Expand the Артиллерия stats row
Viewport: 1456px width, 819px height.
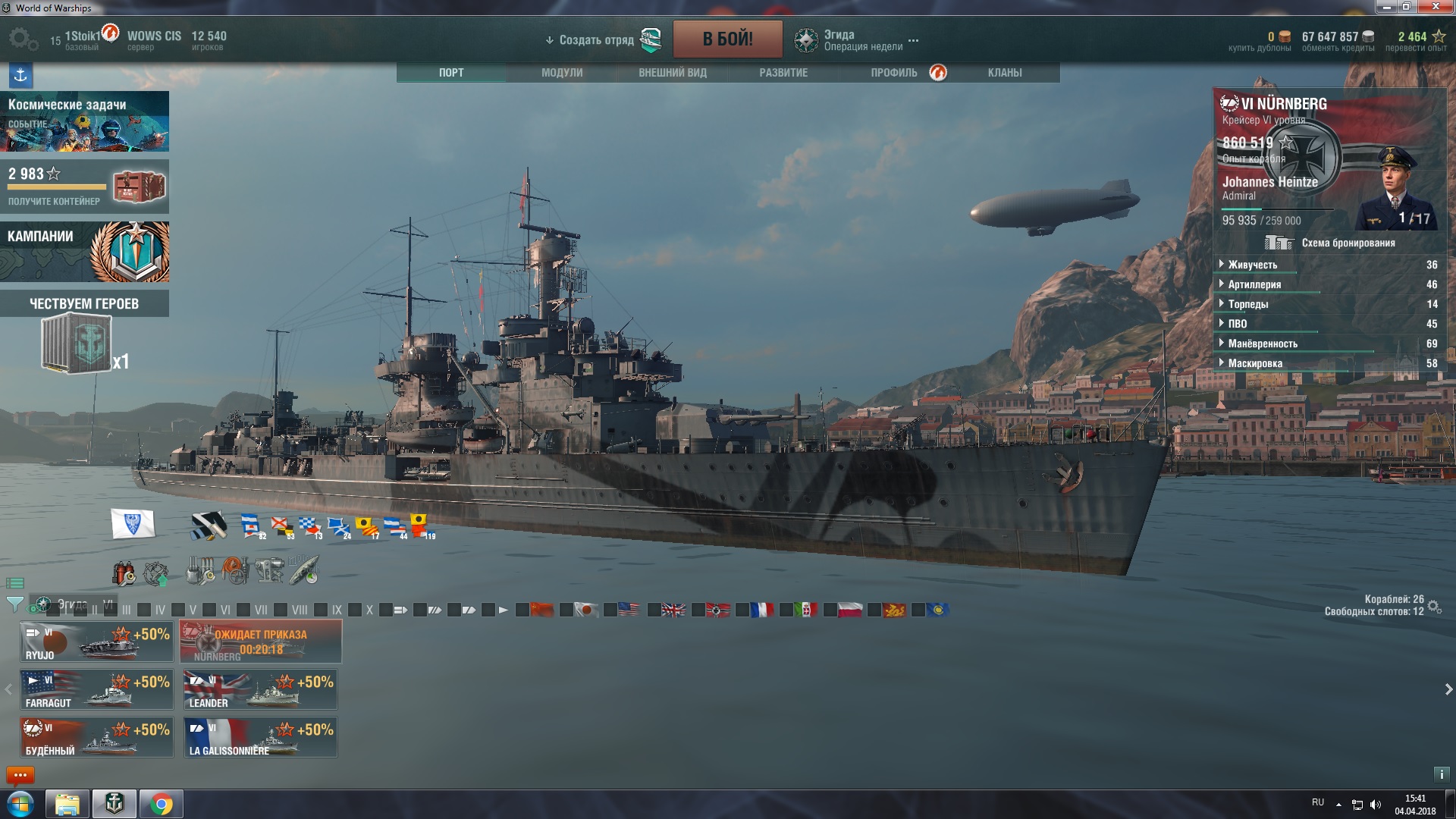[x=1254, y=284]
